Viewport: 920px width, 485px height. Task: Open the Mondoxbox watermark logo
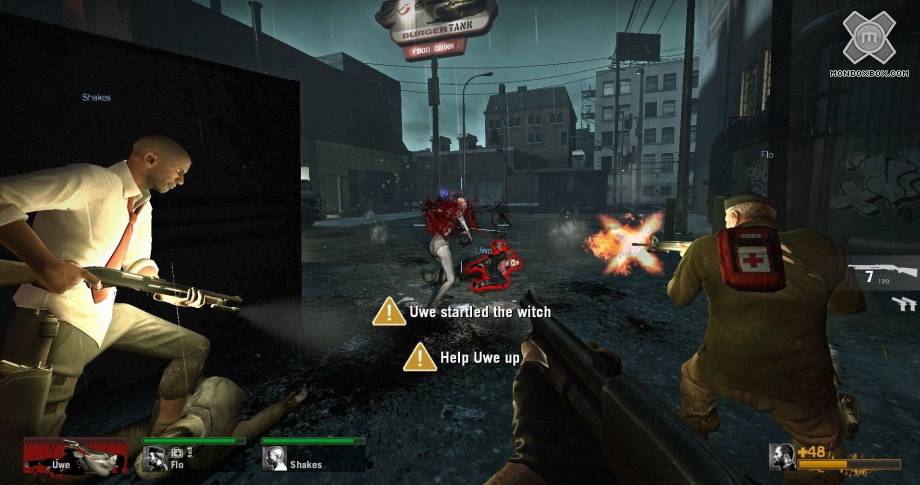click(x=868, y=38)
